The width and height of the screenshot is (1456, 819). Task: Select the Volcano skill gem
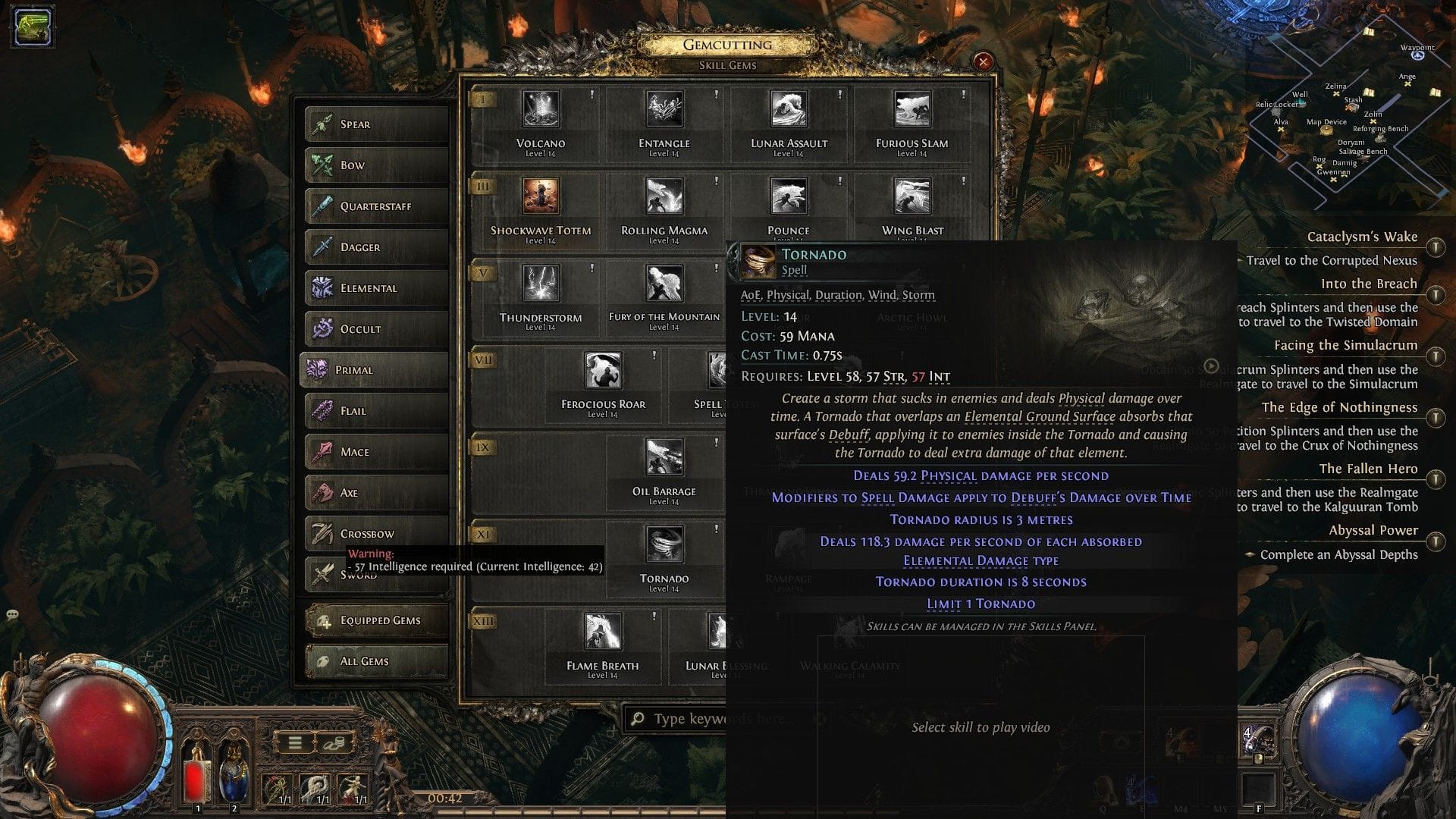(540, 112)
